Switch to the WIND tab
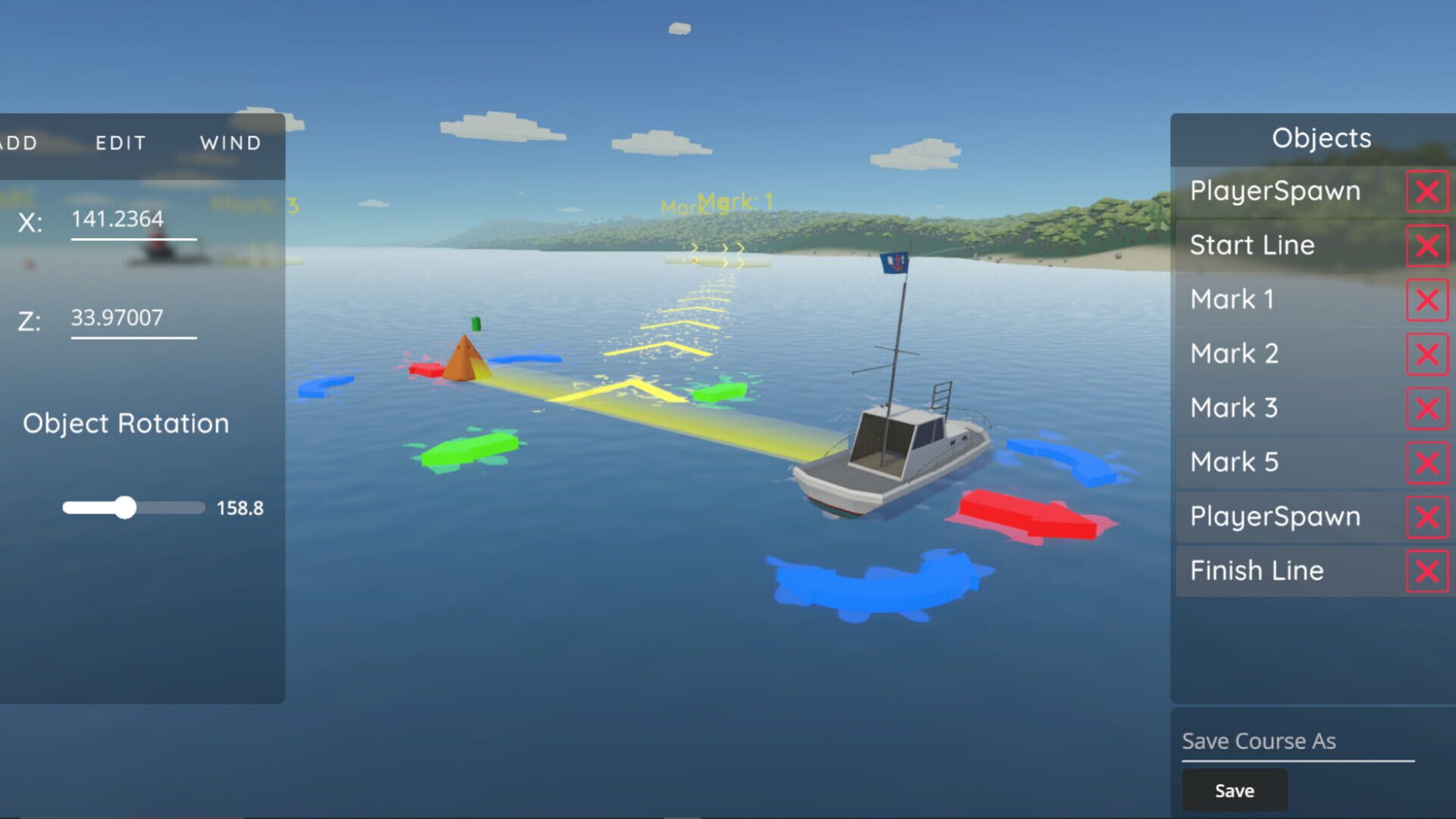The height and width of the screenshot is (819, 1456). [x=231, y=142]
